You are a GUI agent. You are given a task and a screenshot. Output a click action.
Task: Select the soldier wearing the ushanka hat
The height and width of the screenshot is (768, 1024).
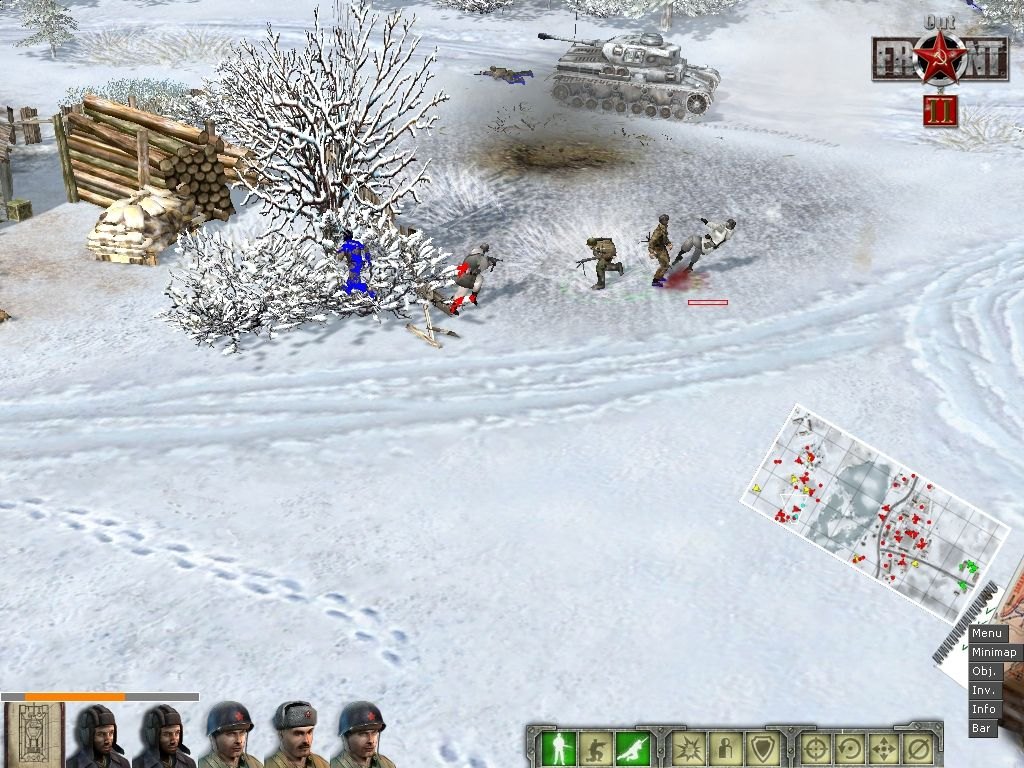[296, 735]
